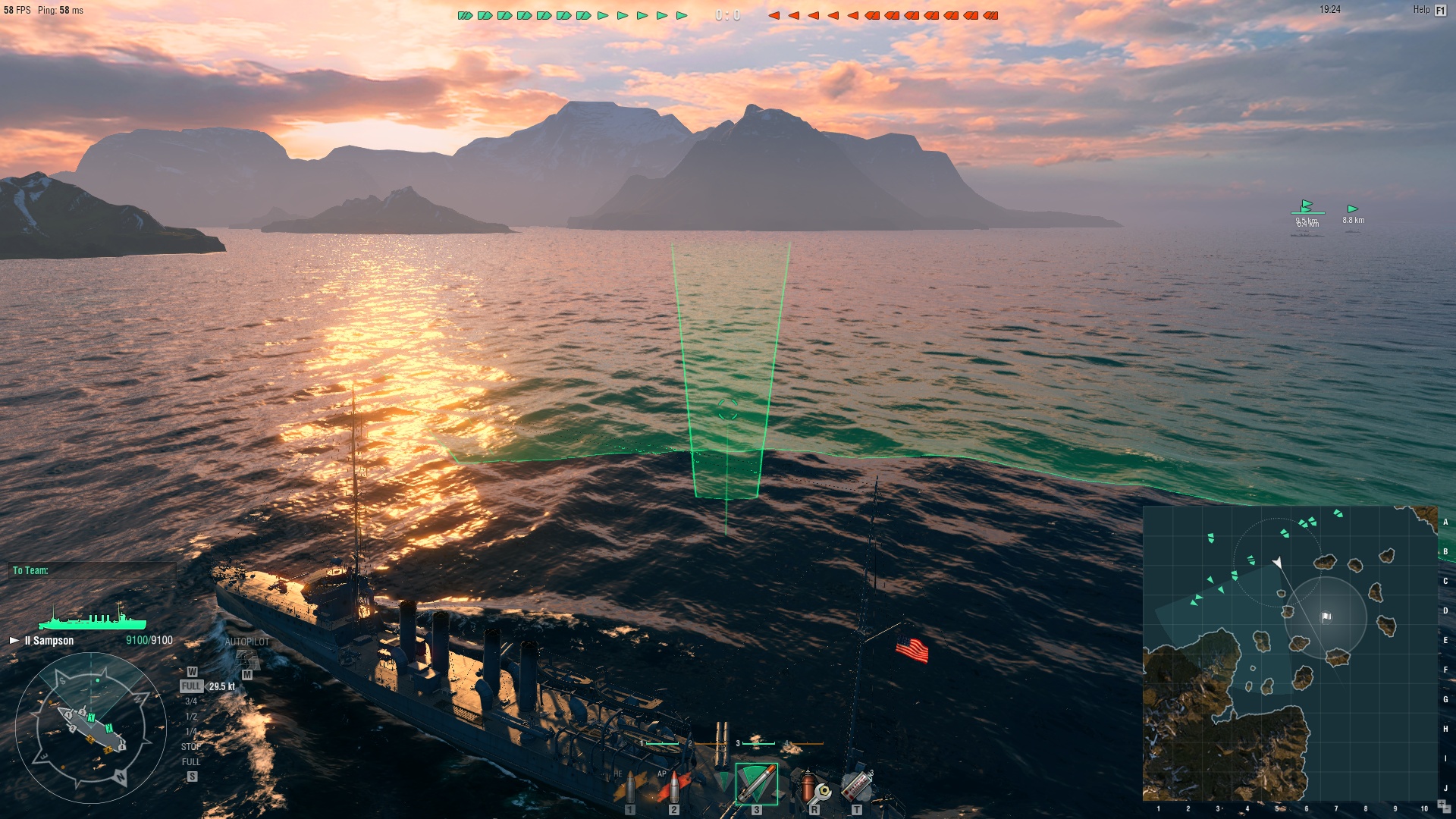The image size is (1456, 819).
Task: Select the torpedo launcher weapon
Action: (x=756, y=784)
